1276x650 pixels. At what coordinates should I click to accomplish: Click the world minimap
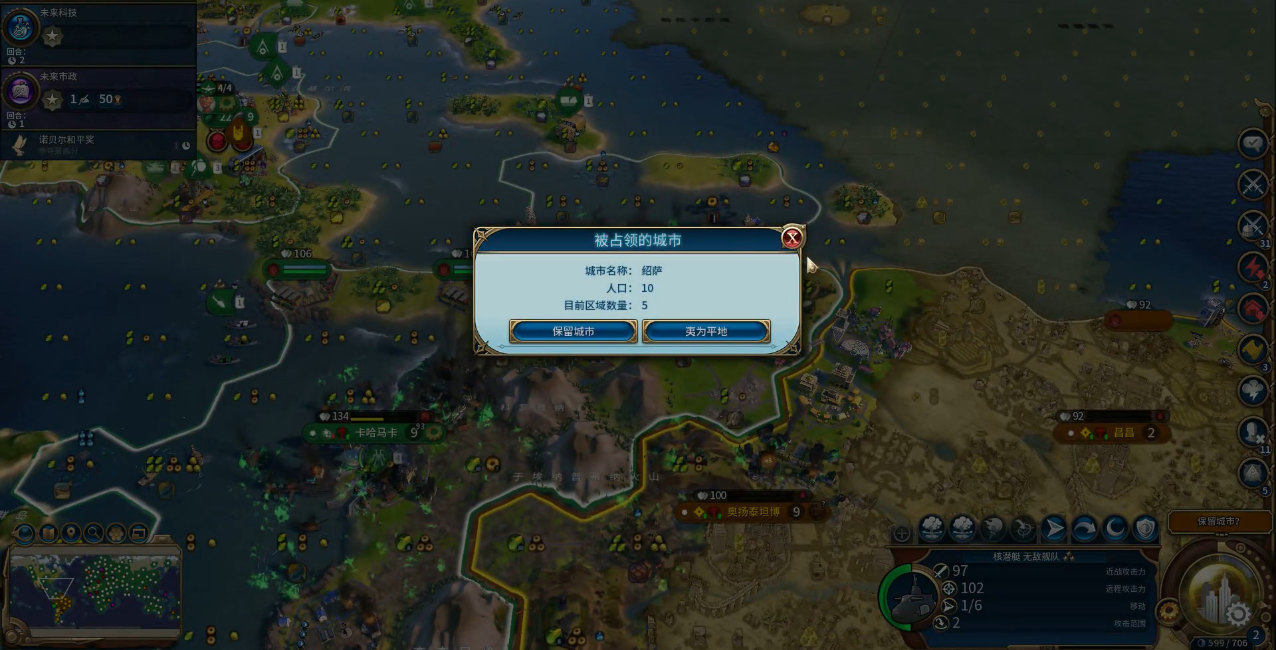click(x=95, y=592)
